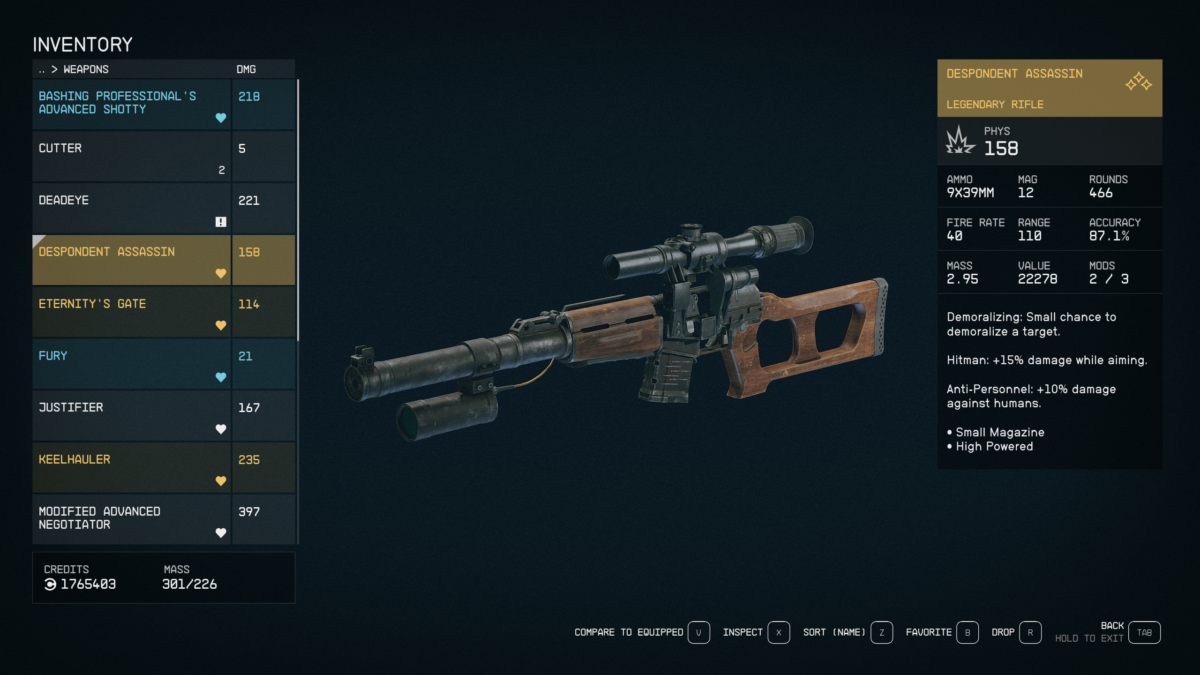This screenshot has width=1200, height=675.
Task: Pick Eternity's Gate from the list
Action: 132,312
